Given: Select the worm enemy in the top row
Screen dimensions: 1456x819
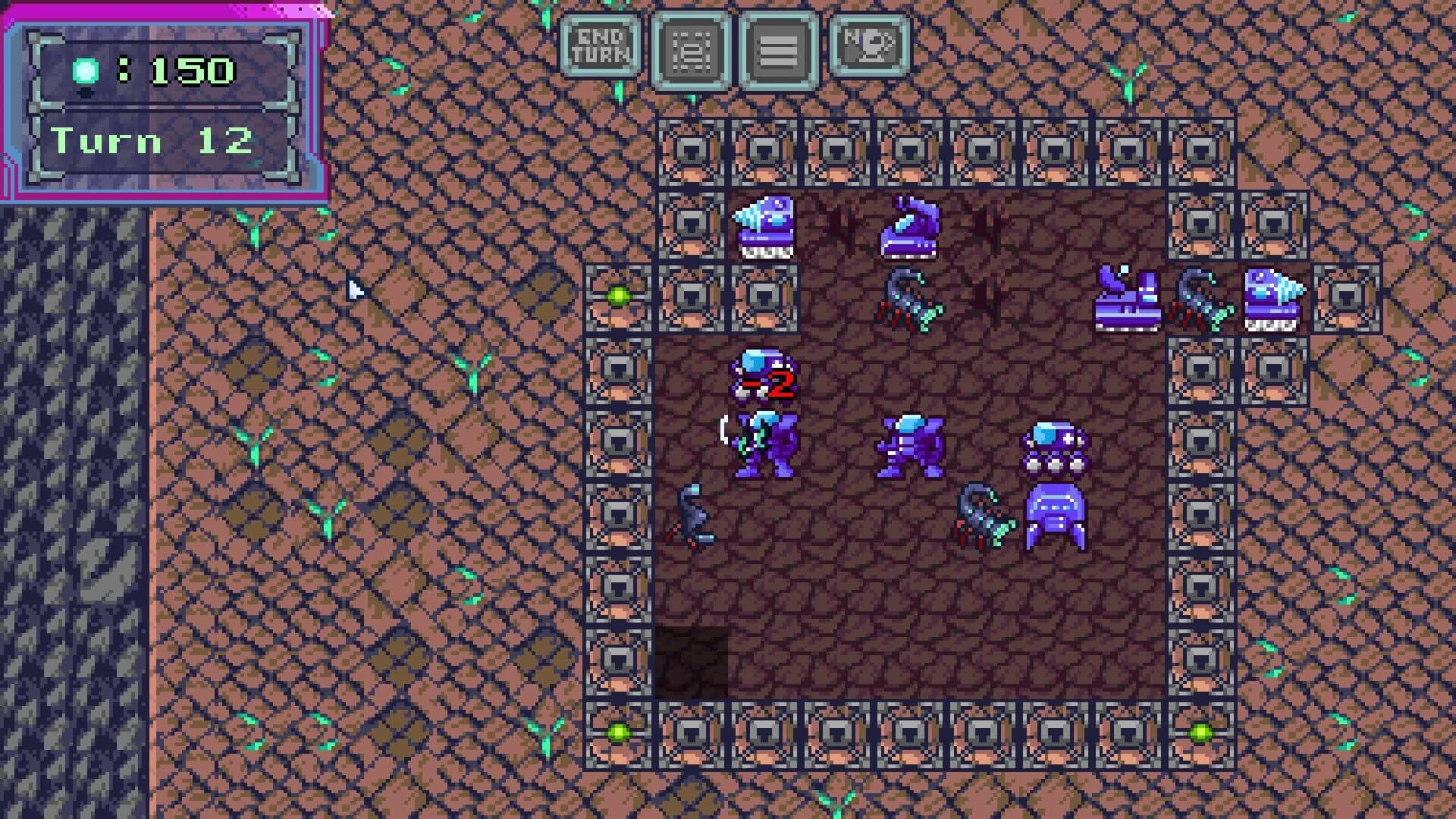Looking at the screenshot, I should pos(910,227).
